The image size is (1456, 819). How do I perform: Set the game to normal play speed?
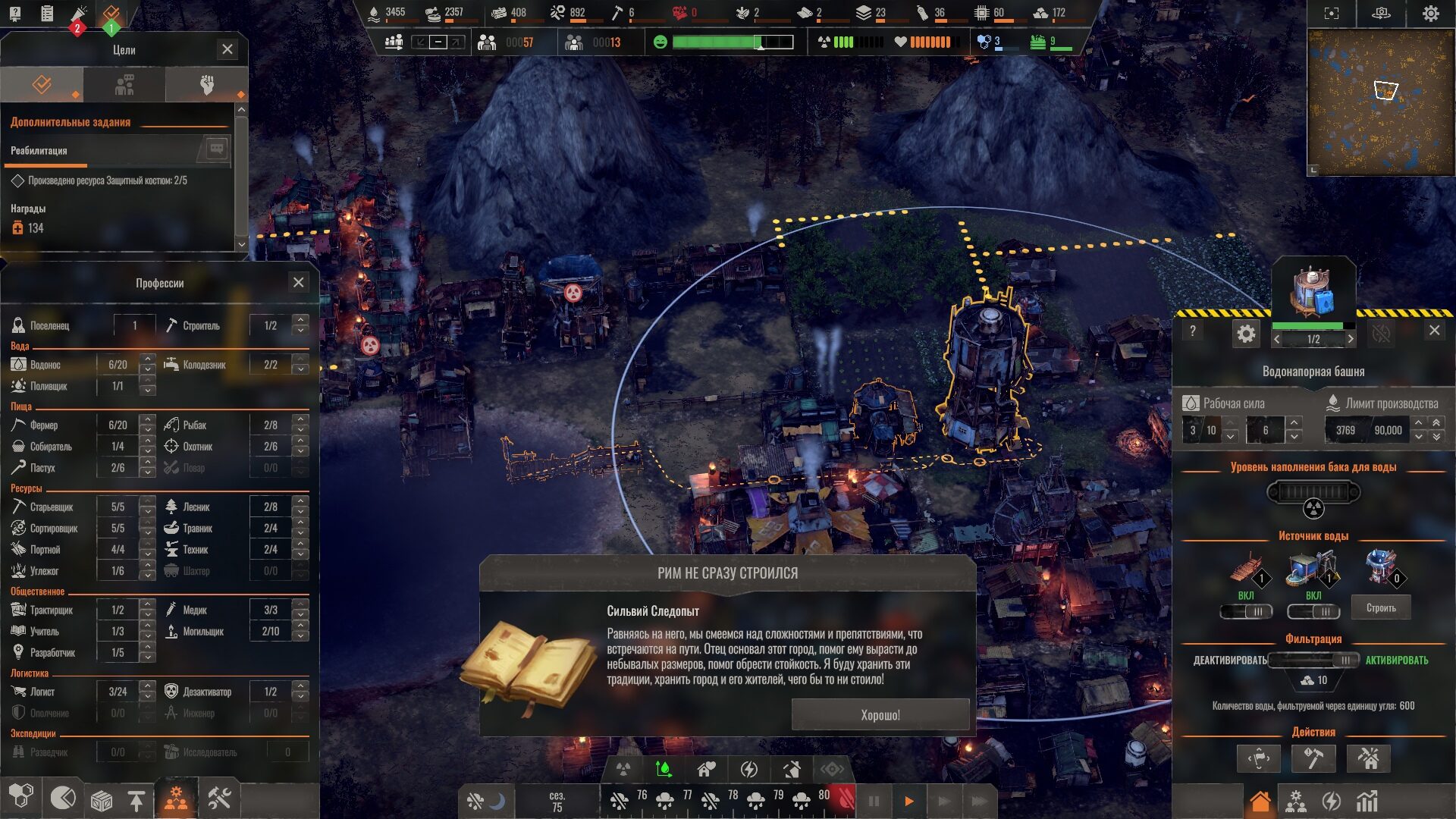pyautogui.click(x=908, y=801)
